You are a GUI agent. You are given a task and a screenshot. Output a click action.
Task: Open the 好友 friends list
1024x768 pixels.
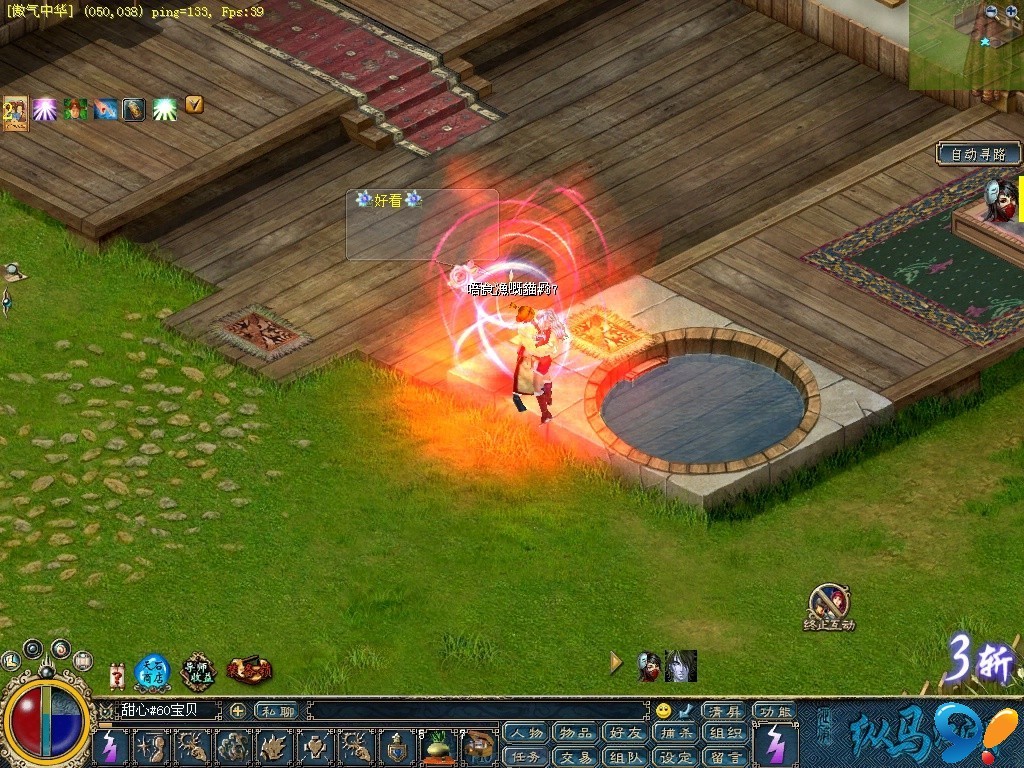(625, 733)
